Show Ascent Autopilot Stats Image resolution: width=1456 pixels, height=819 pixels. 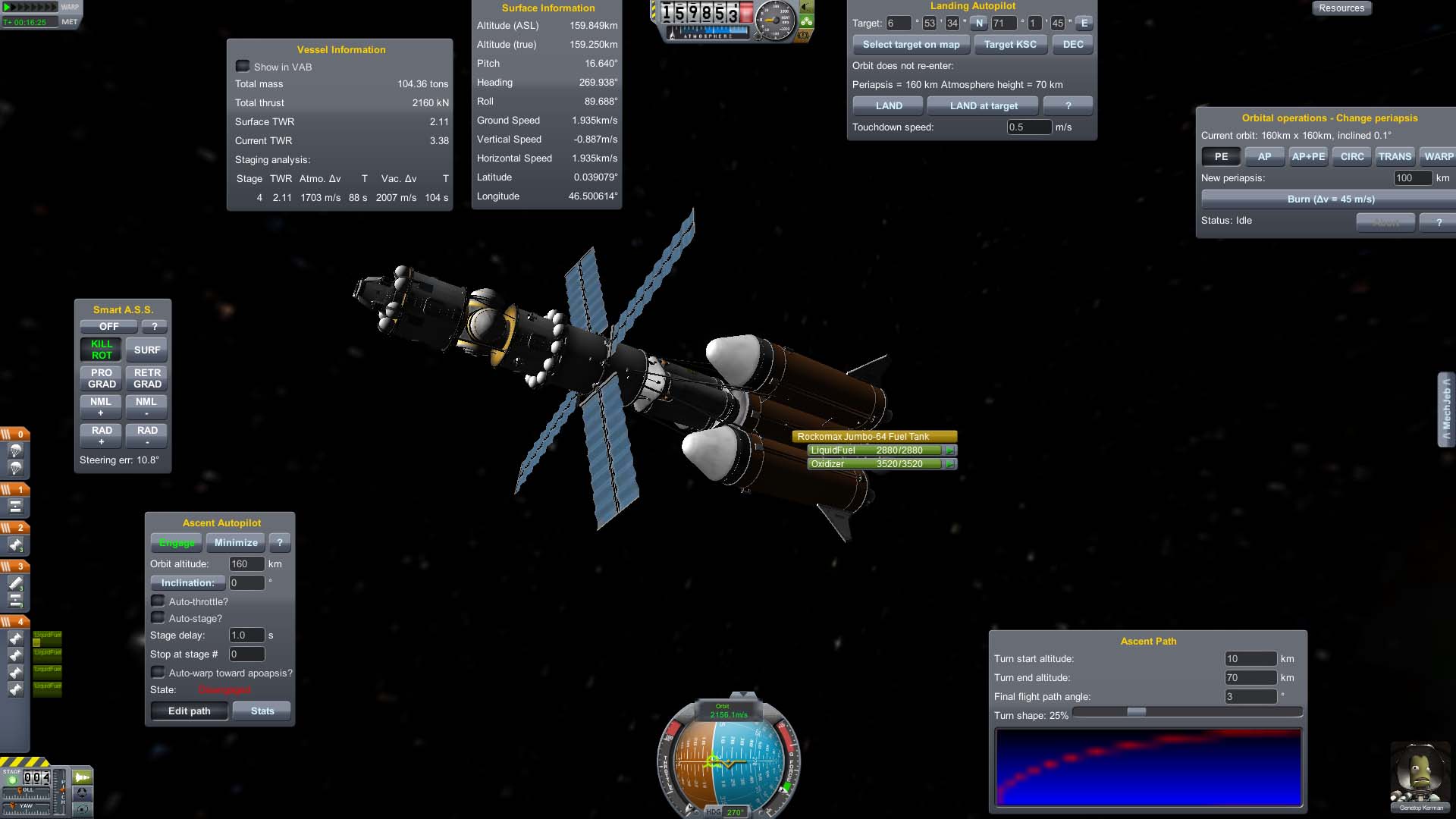(x=262, y=711)
